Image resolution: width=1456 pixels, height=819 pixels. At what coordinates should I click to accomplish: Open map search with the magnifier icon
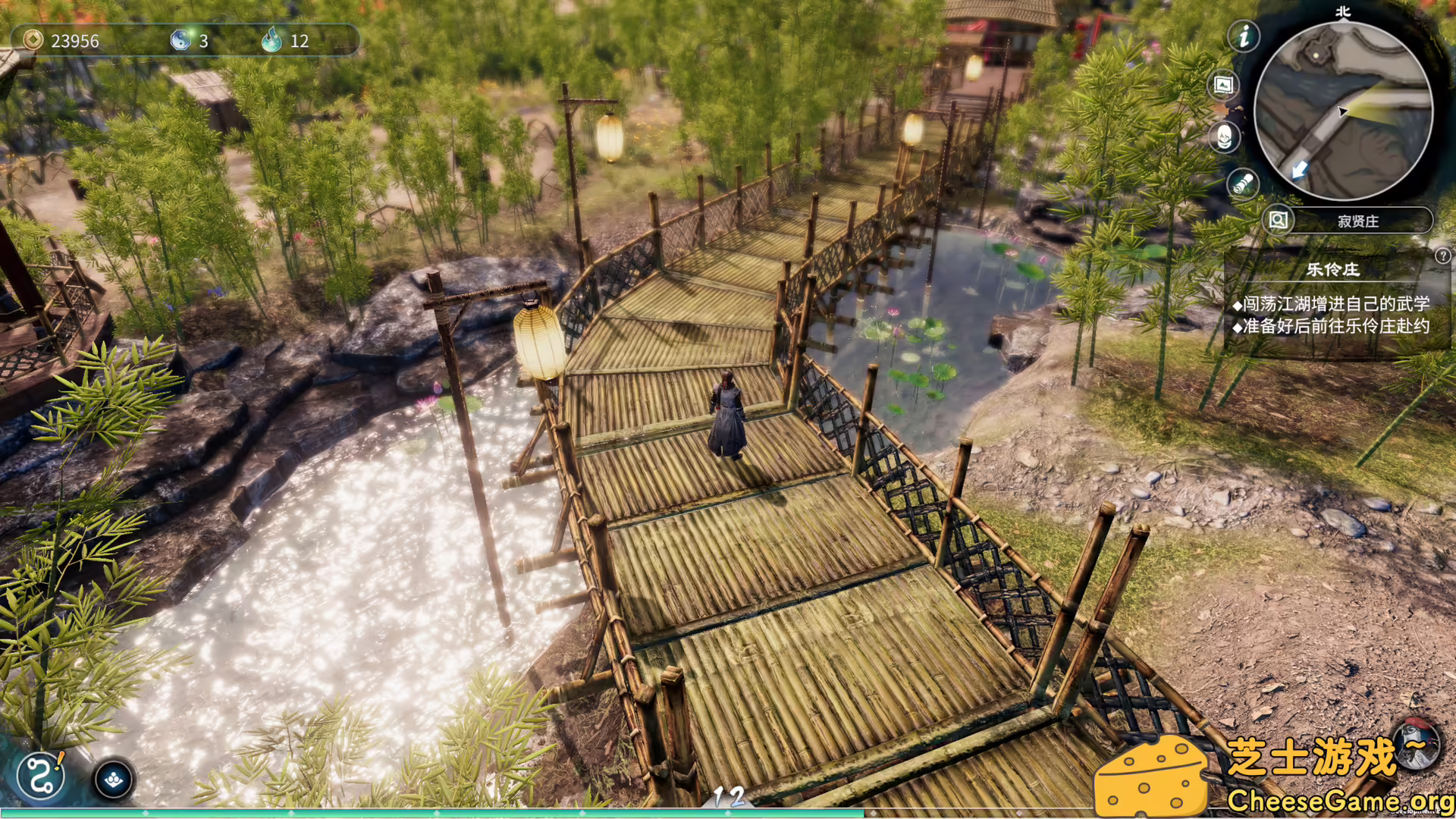pyautogui.click(x=1278, y=221)
